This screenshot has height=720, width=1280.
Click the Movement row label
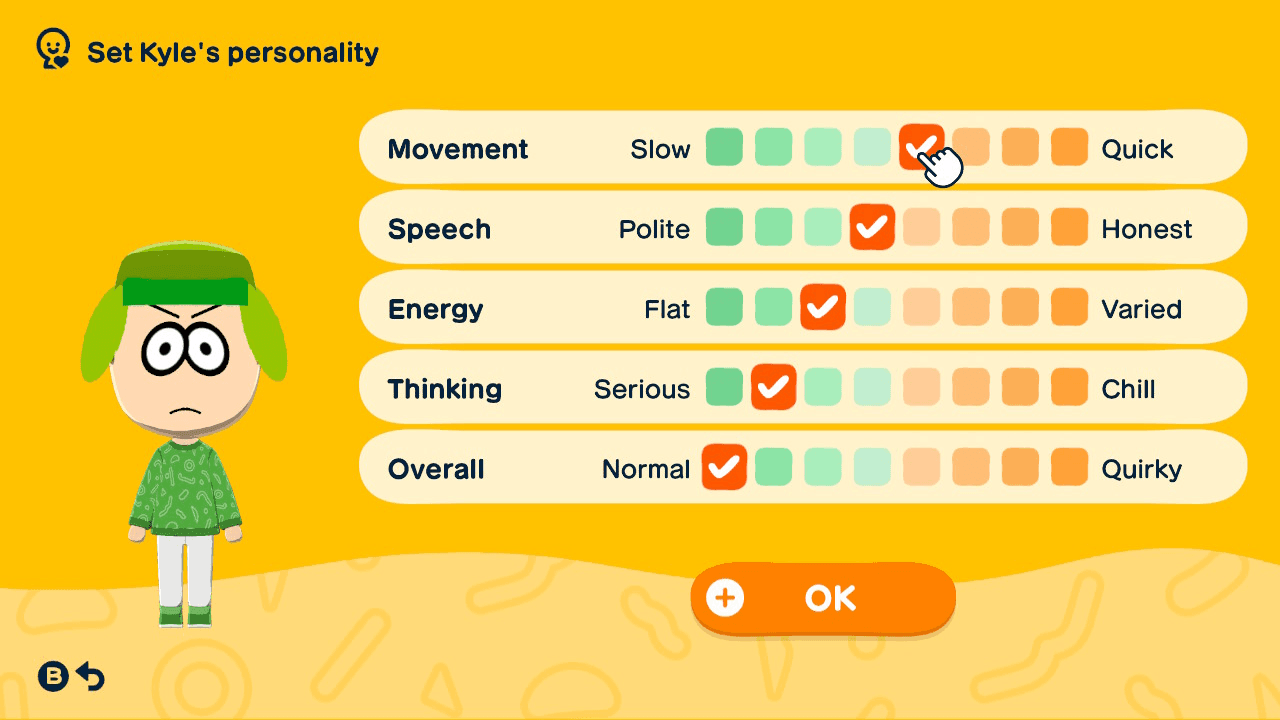tap(458, 148)
